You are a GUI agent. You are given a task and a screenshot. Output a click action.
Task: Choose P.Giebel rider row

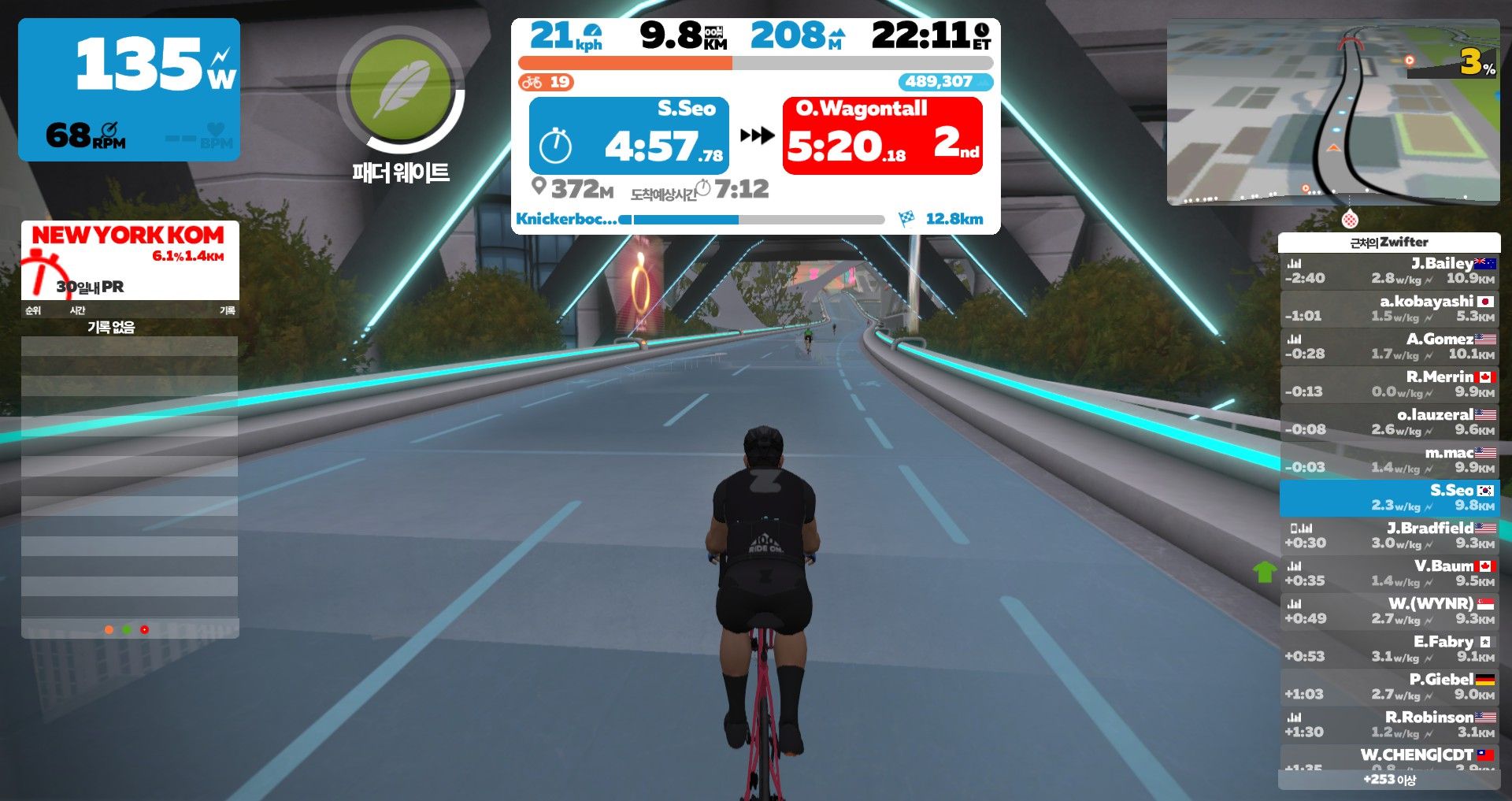1389,686
